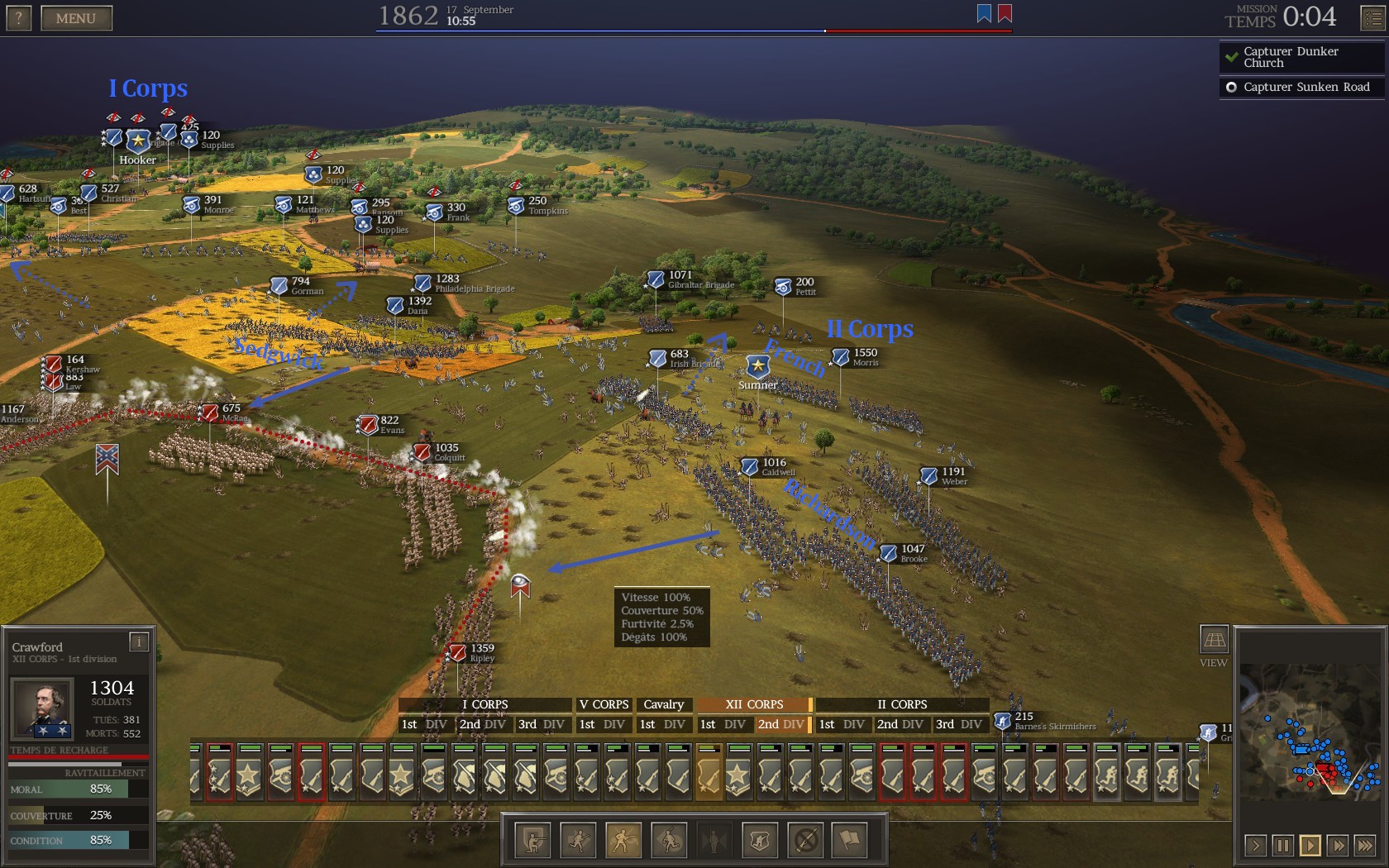The width and height of the screenshot is (1389, 868).
Task: Choose the XII CORPS tab
Action: point(753,704)
